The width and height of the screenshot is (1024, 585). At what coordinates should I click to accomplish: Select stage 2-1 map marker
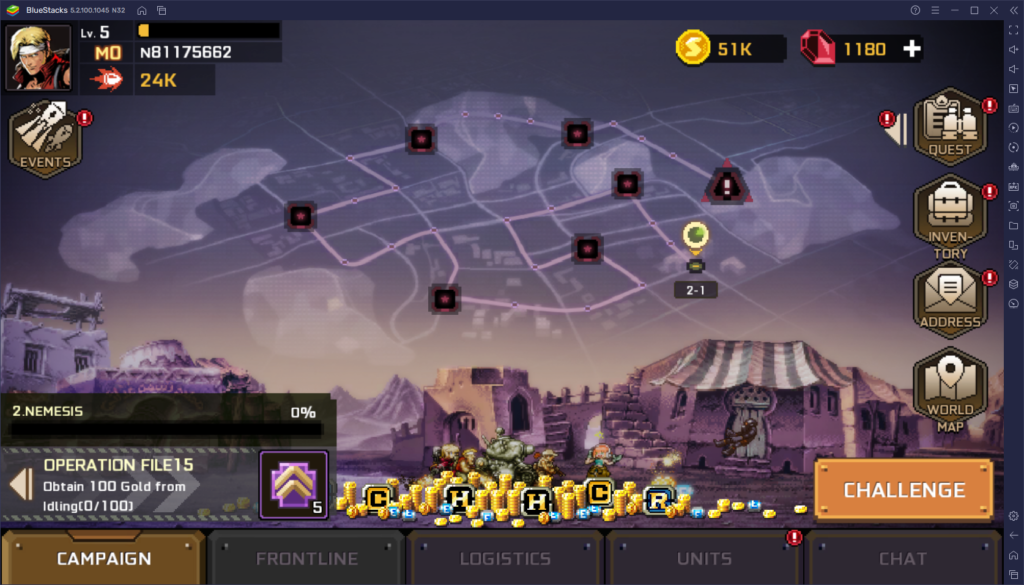point(695,240)
